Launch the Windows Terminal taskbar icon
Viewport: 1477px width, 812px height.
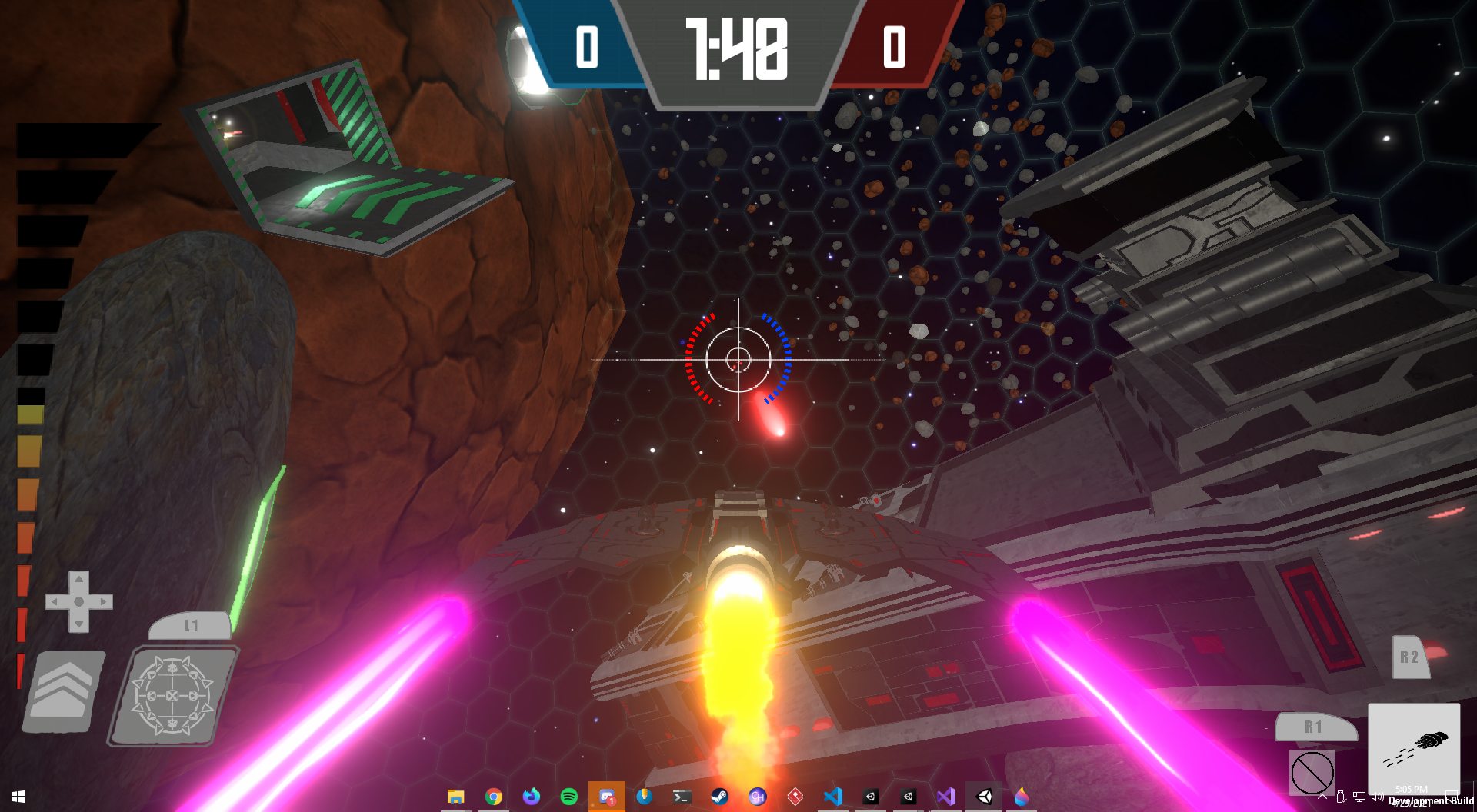click(x=682, y=797)
